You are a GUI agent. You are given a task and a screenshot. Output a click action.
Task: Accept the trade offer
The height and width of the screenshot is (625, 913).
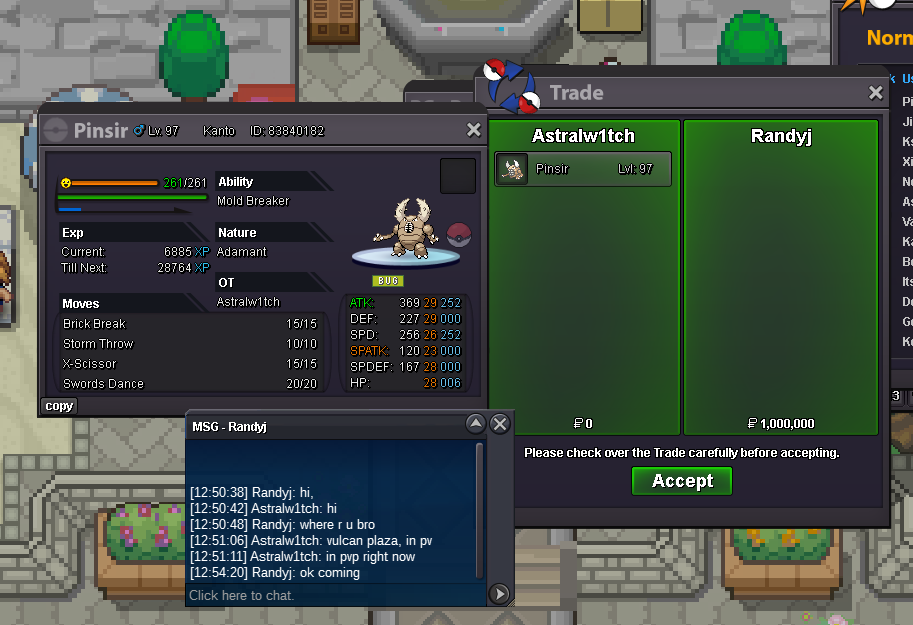click(x=682, y=481)
